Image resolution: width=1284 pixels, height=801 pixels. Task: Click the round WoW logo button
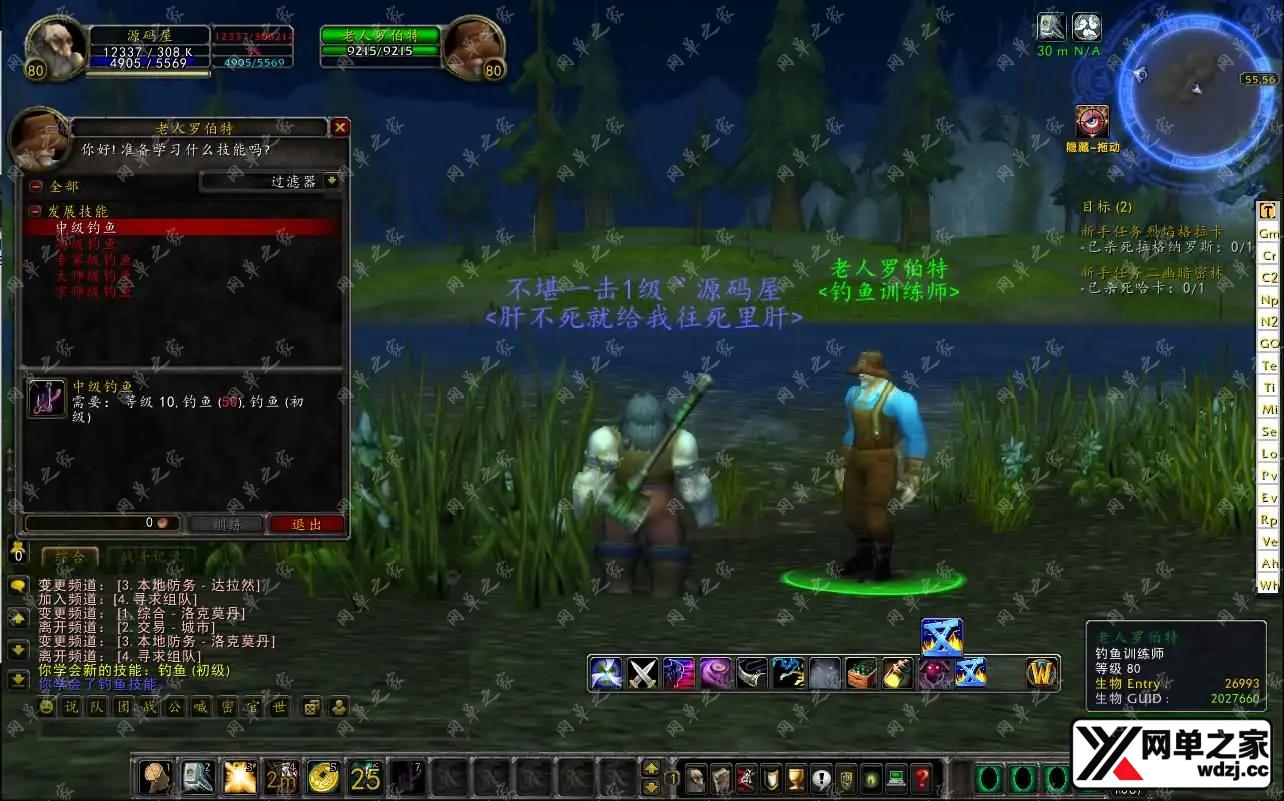click(x=1042, y=673)
